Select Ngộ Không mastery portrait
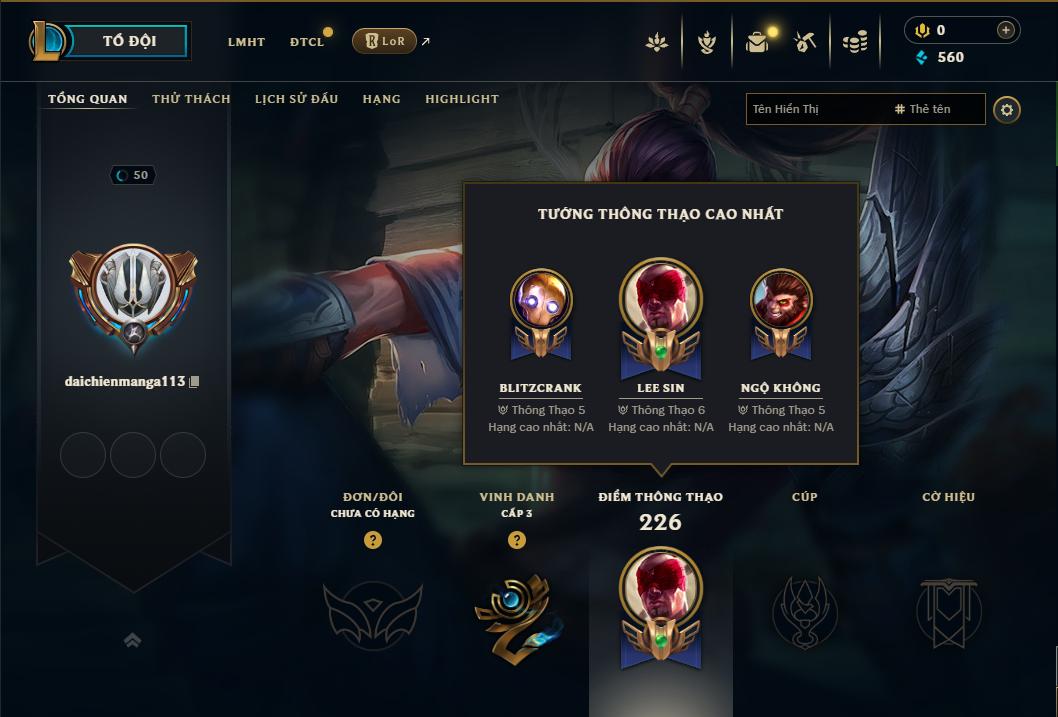 pos(781,300)
